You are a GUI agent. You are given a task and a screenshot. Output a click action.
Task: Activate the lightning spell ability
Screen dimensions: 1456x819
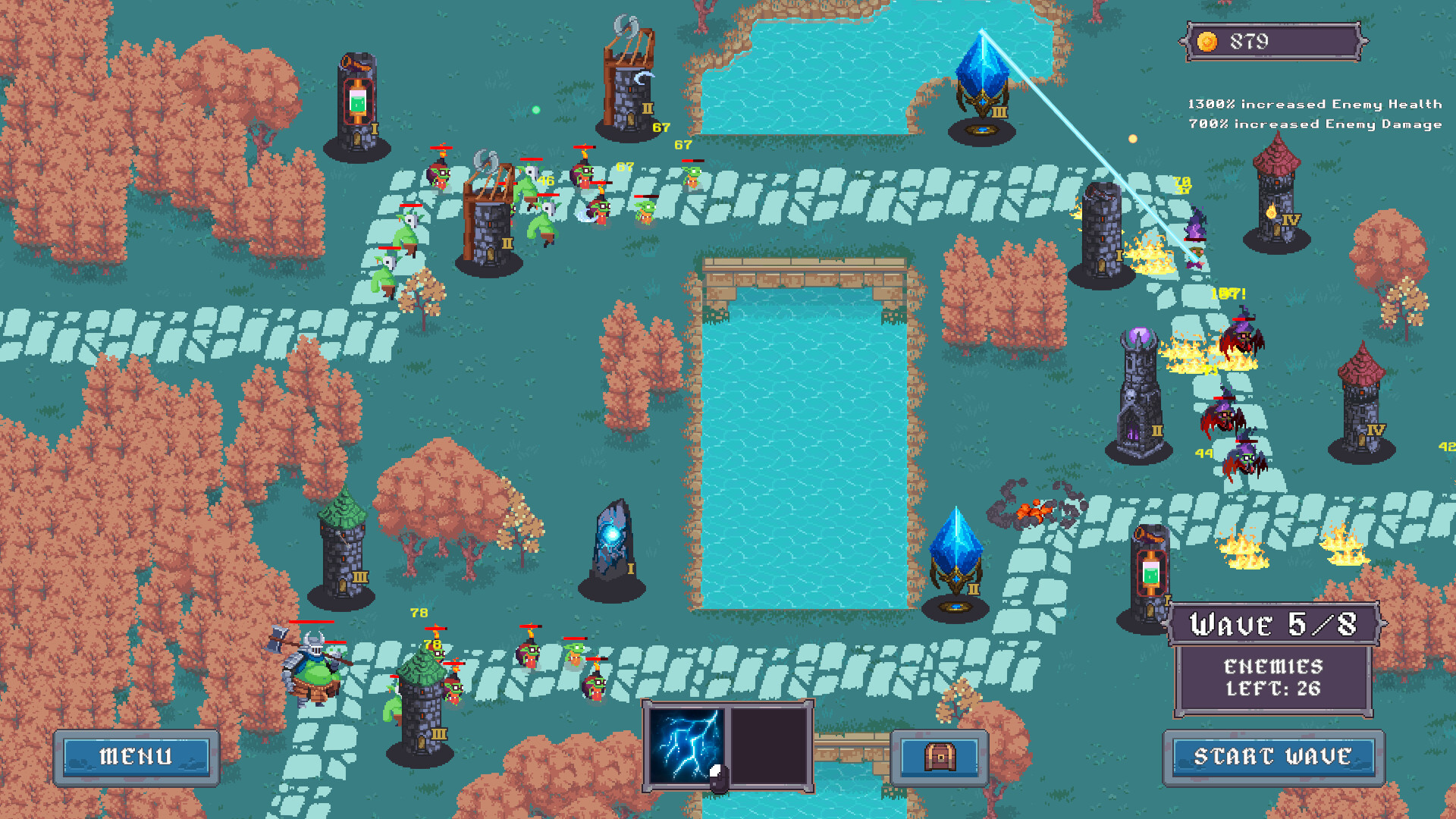686,745
